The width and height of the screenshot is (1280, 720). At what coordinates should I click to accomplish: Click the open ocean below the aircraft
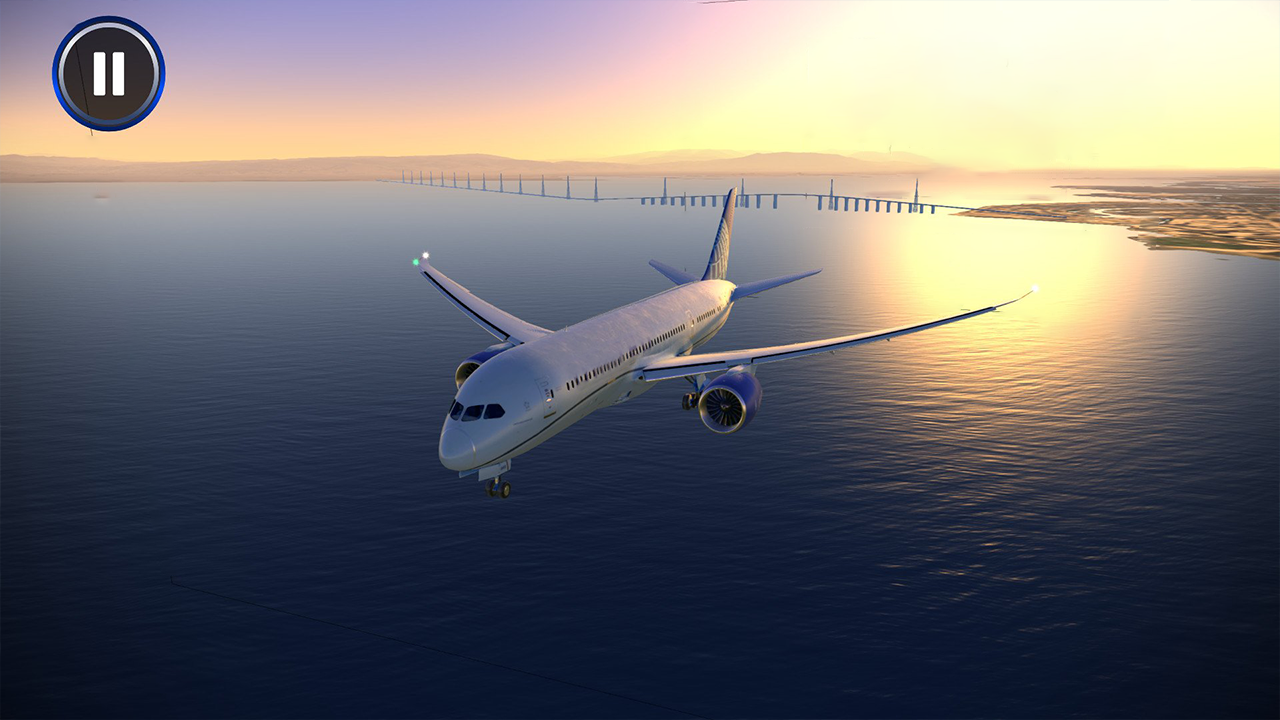pyautogui.click(x=500, y=600)
